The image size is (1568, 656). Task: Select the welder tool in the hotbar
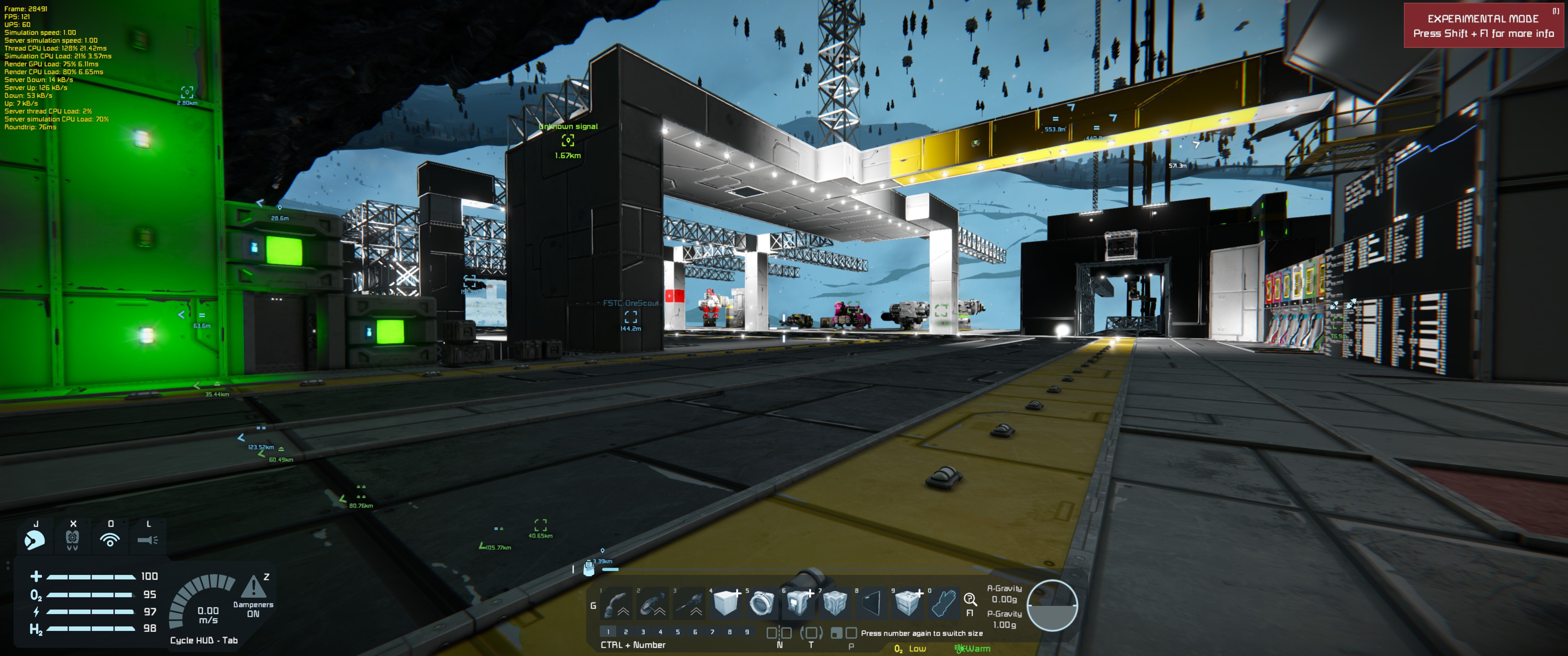(x=617, y=604)
